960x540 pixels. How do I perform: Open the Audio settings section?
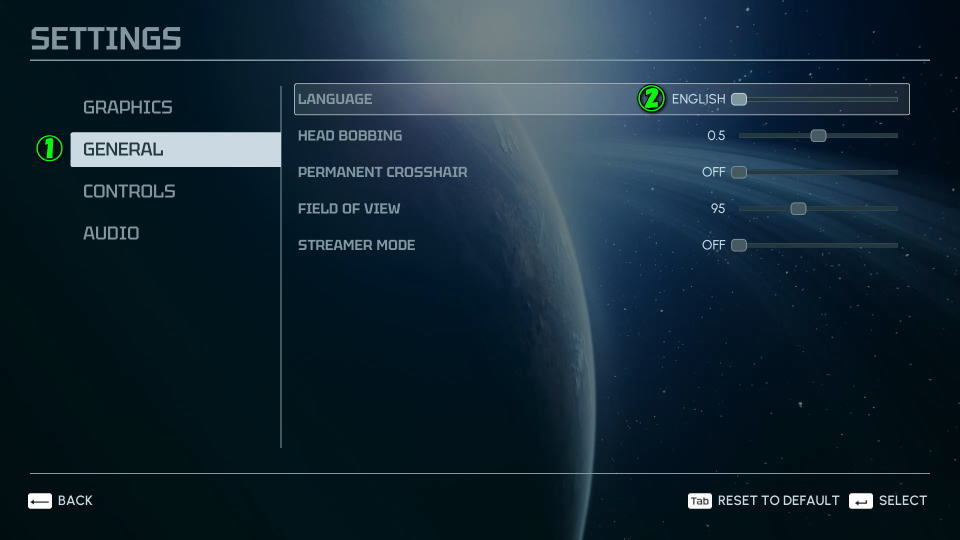coord(111,233)
